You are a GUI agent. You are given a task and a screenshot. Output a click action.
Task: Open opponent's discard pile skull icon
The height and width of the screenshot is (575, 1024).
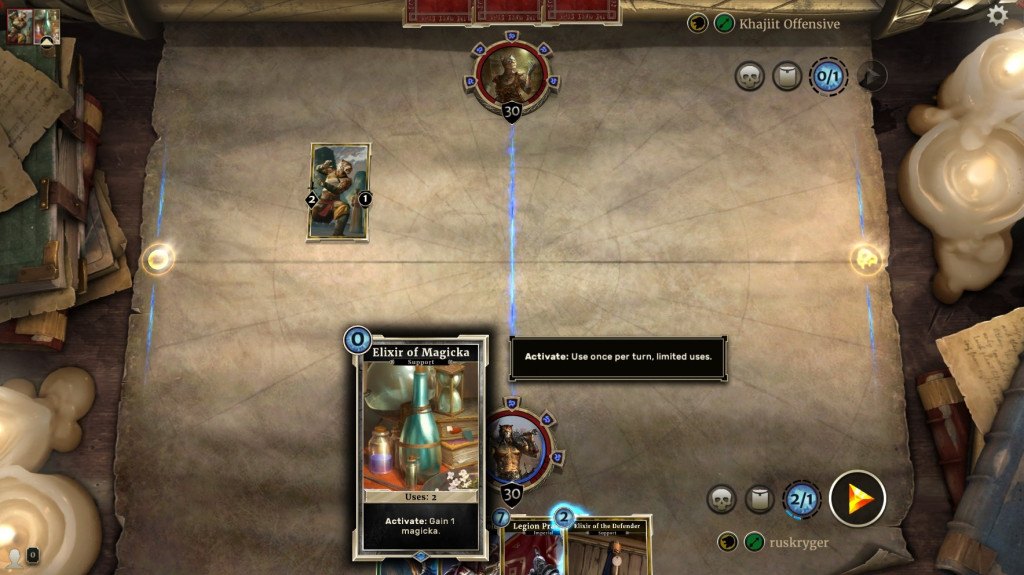pyautogui.click(x=749, y=76)
